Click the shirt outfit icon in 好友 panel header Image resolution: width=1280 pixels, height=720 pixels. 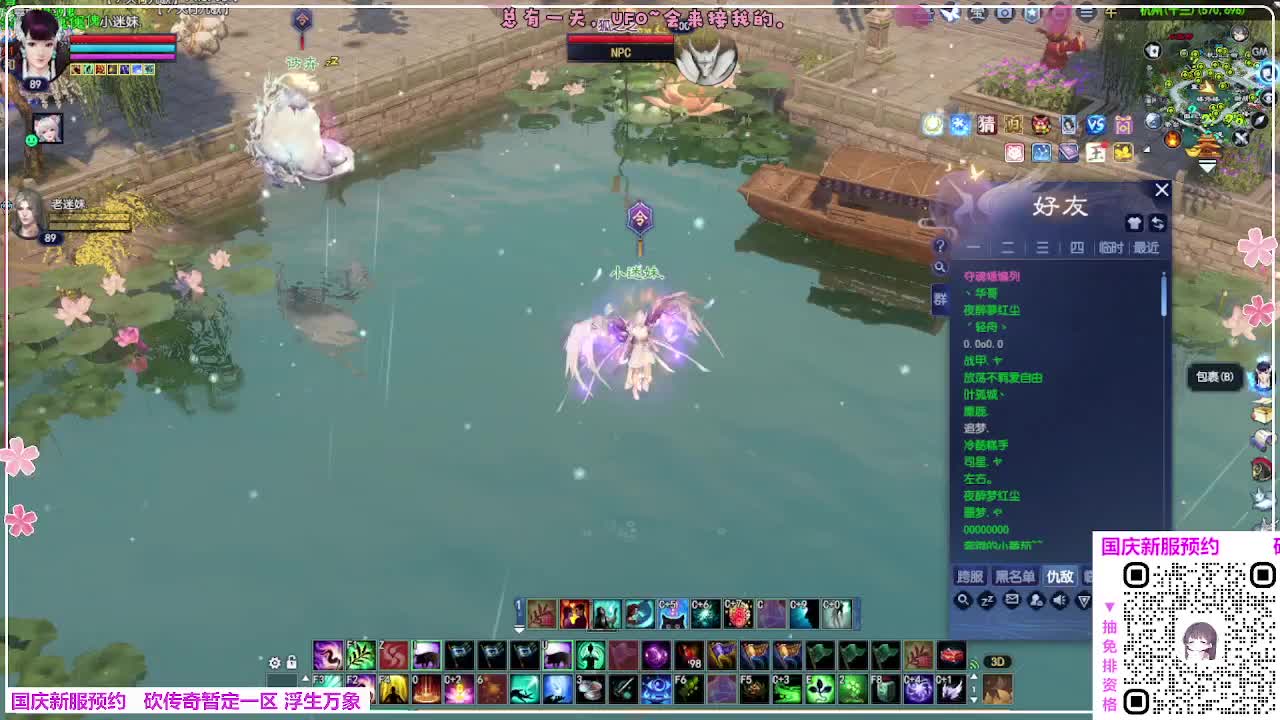coord(1134,223)
